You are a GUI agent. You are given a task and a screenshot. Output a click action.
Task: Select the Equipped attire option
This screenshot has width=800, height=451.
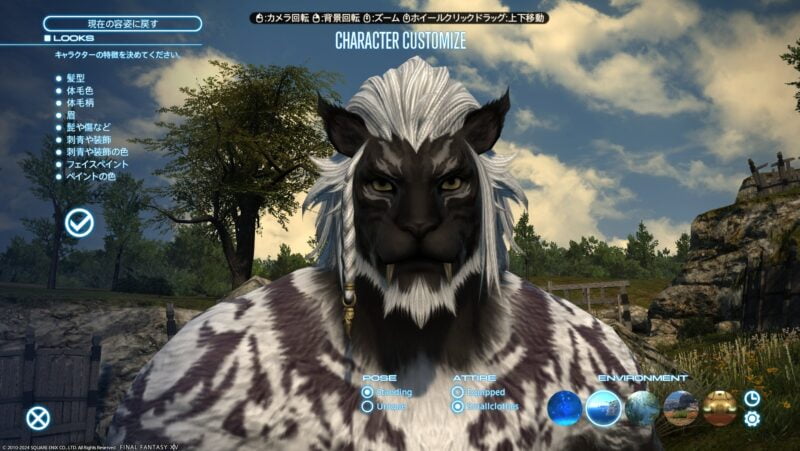pyautogui.click(x=458, y=392)
